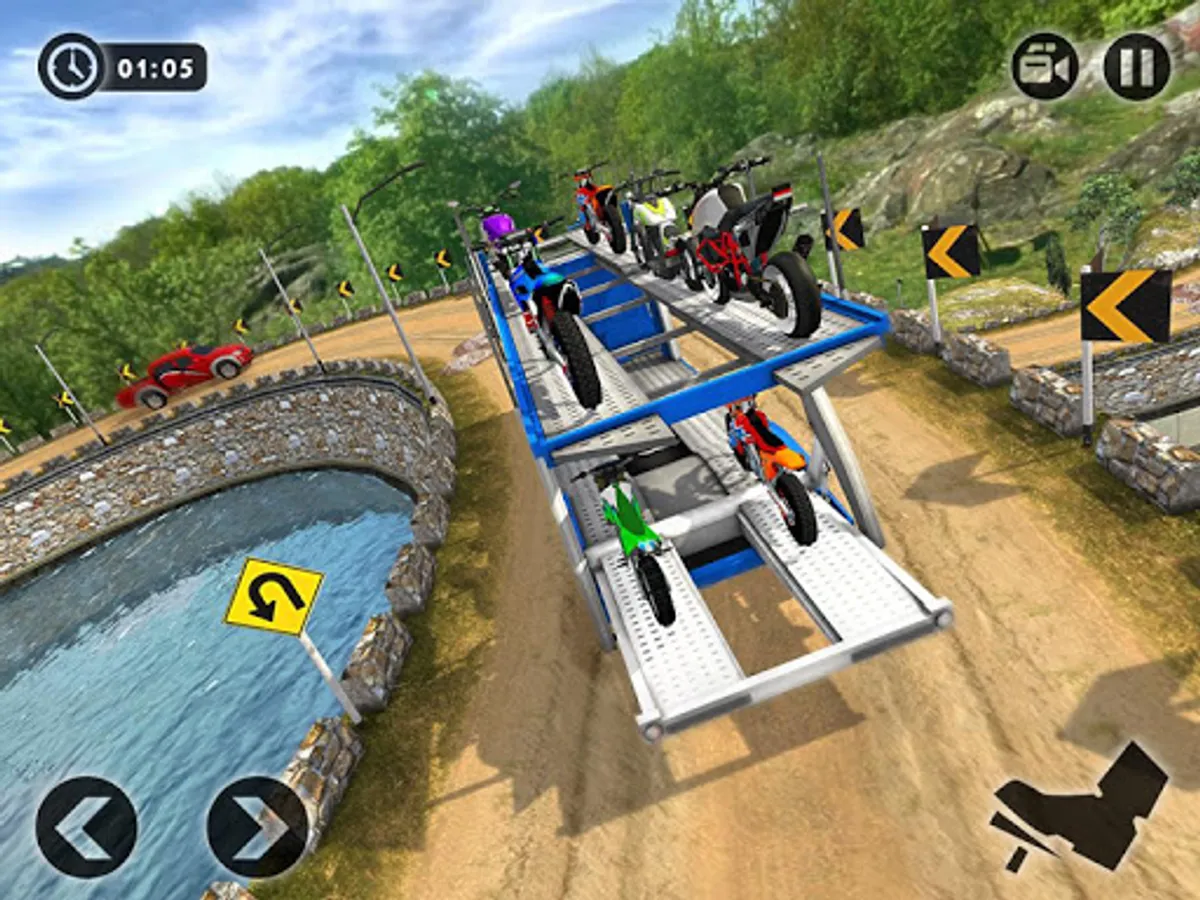
Task: Tap the accelerator pedal
Action: (x=1079, y=807)
